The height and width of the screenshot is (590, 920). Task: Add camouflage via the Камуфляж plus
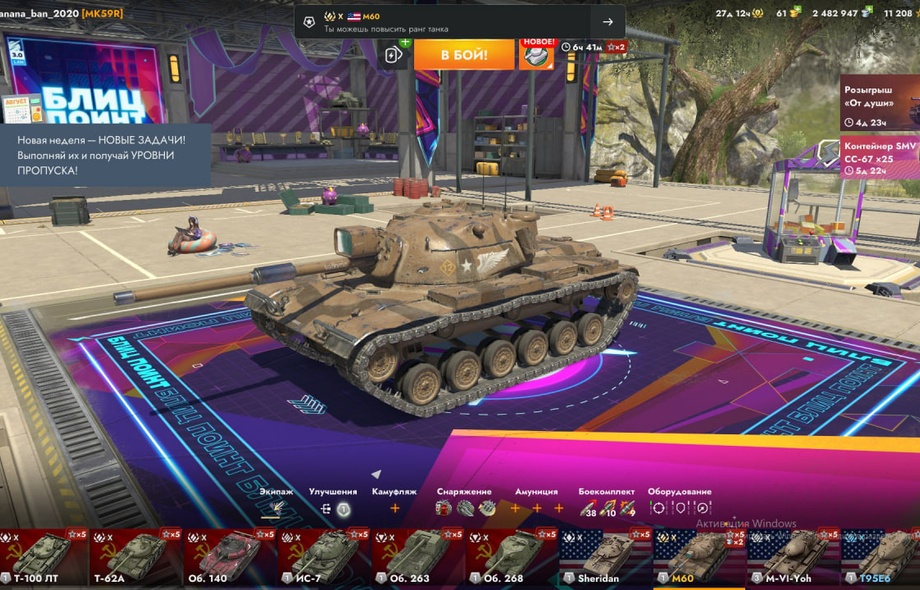(394, 508)
